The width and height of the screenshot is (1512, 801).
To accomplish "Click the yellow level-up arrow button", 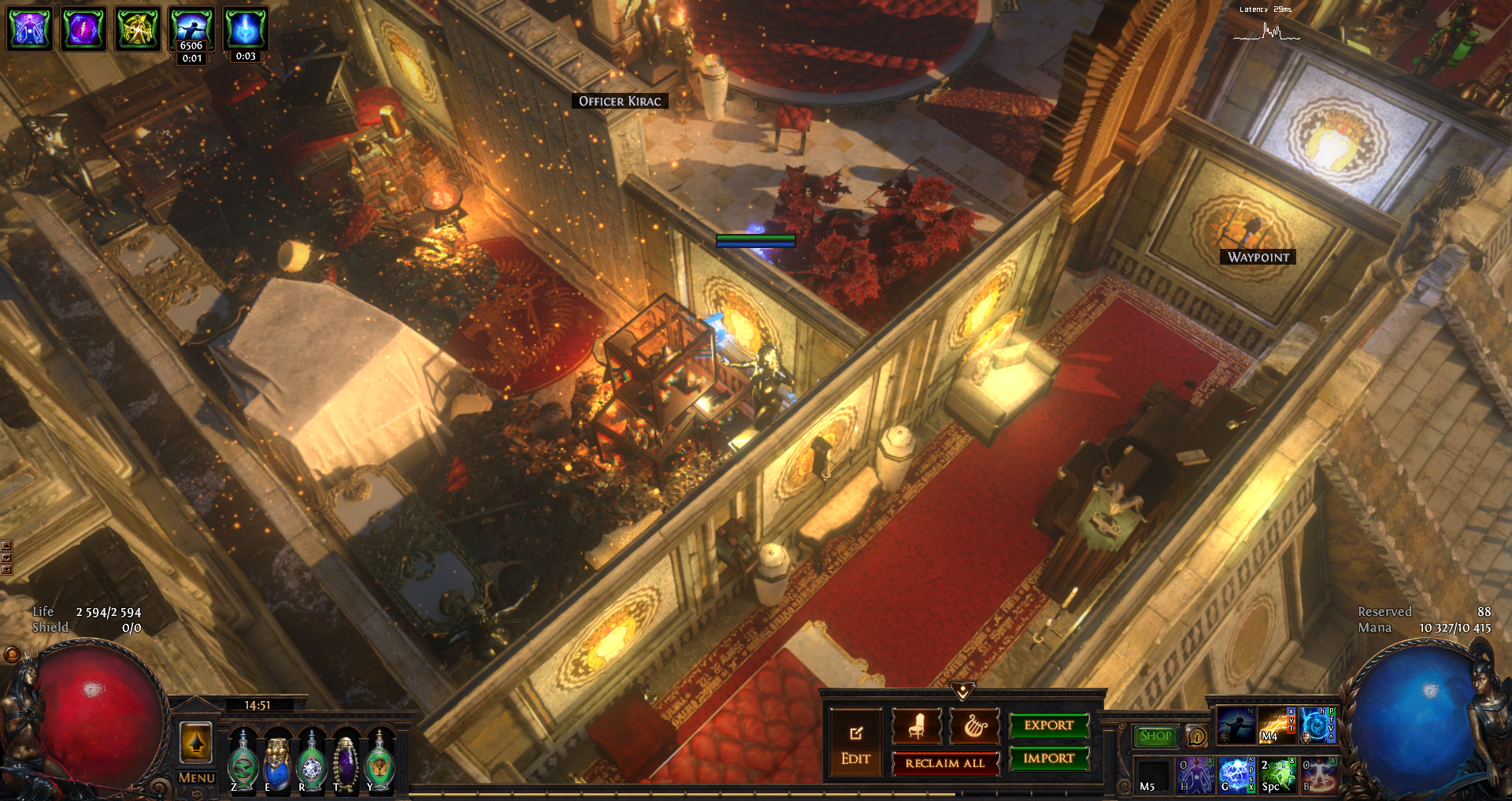I will click(x=196, y=742).
